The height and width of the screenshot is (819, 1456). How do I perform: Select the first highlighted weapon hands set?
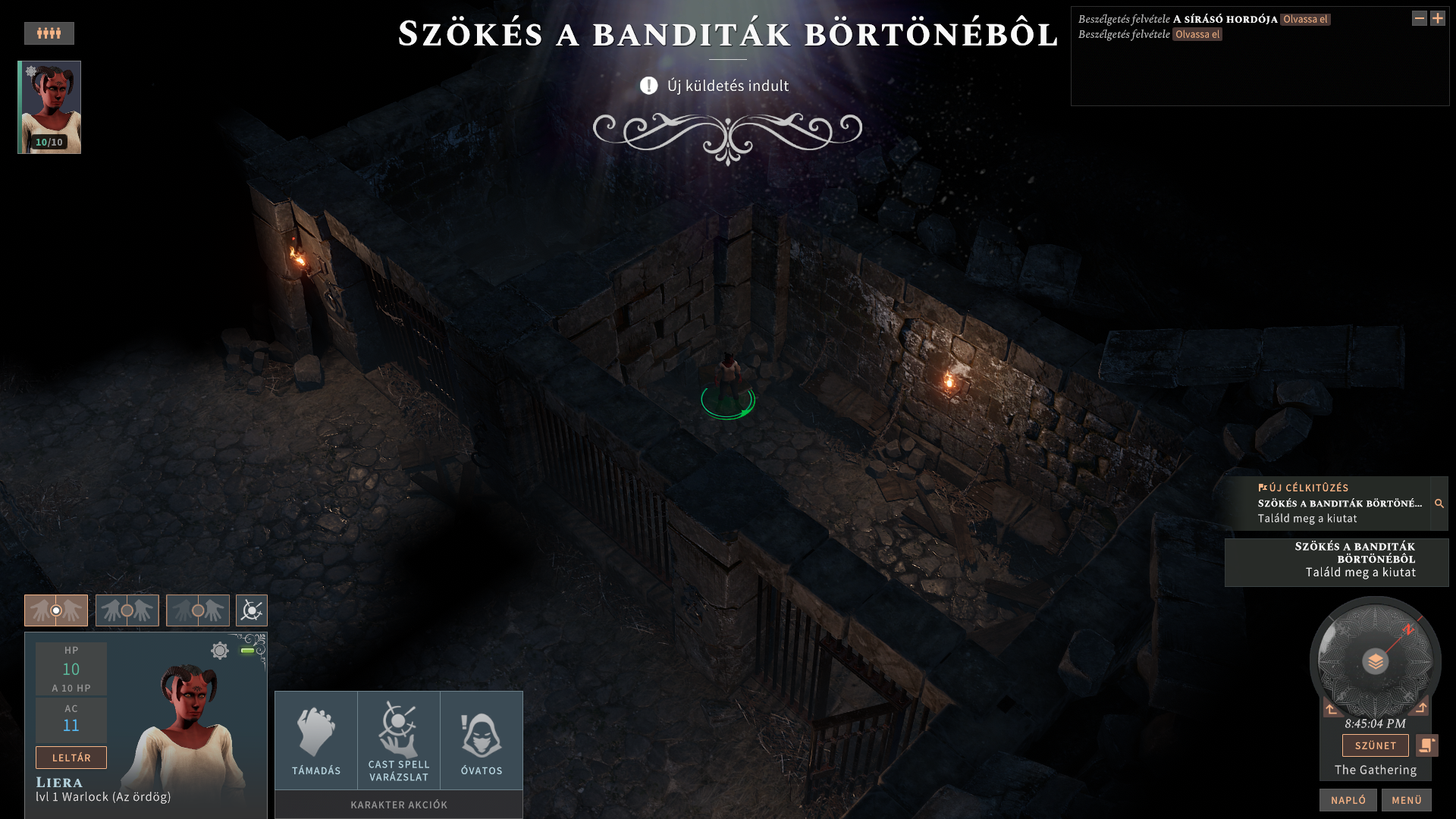[x=56, y=610]
